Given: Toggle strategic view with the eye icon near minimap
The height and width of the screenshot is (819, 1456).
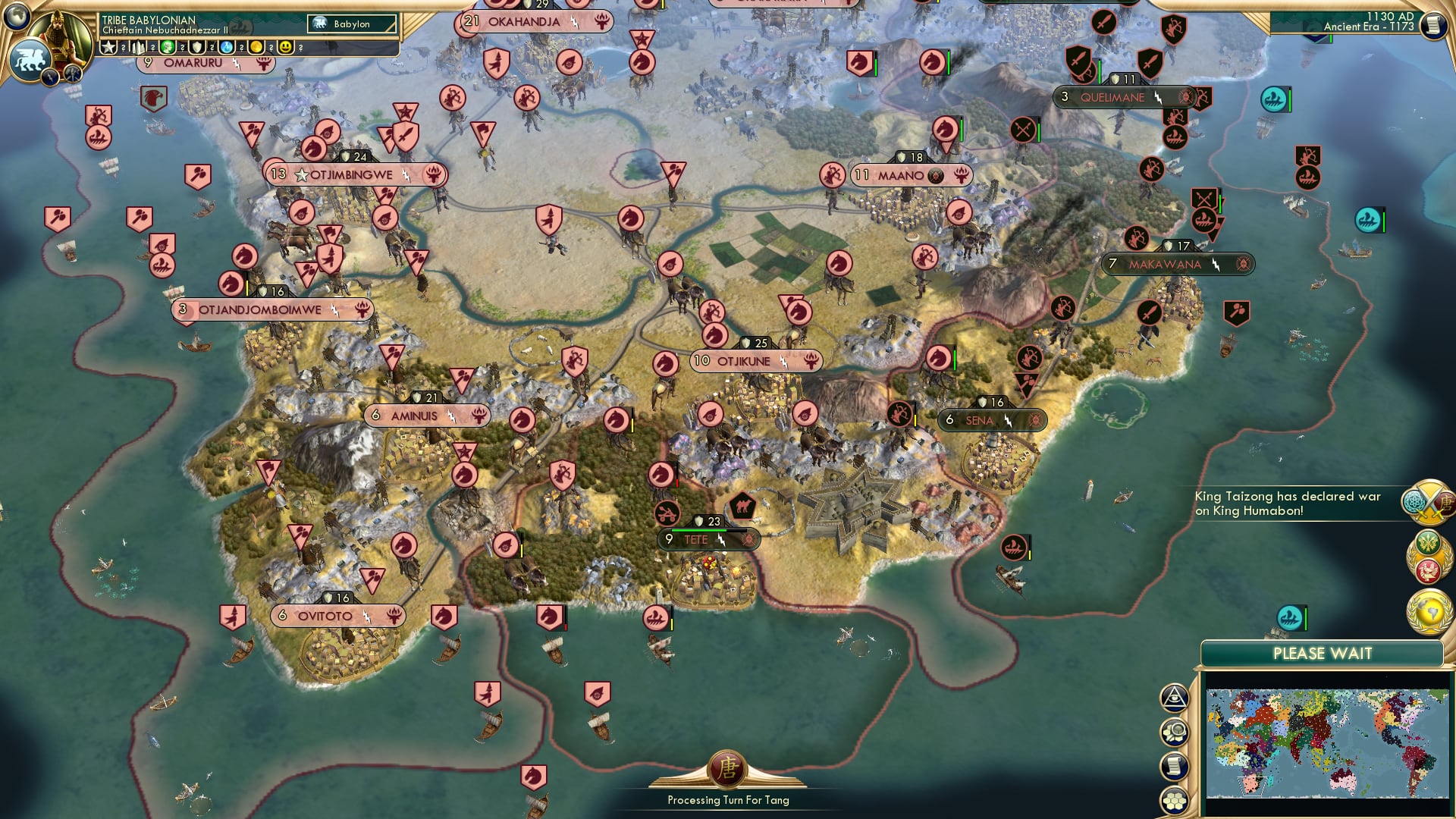Looking at the screenshot, I should (x=1174, y=698).
